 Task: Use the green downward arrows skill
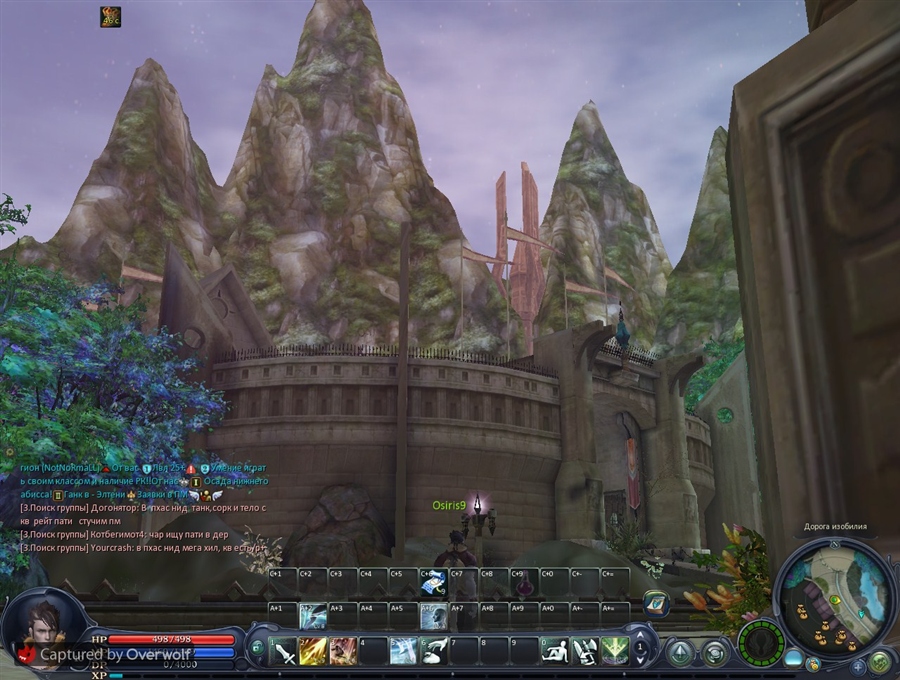pos(615,651)
